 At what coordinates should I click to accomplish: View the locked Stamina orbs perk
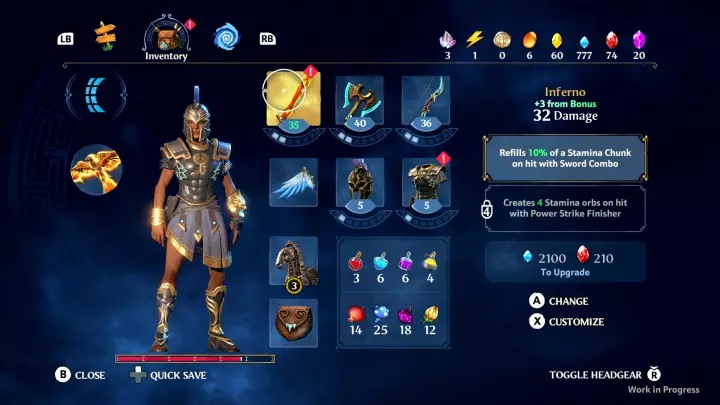point(565,209)
